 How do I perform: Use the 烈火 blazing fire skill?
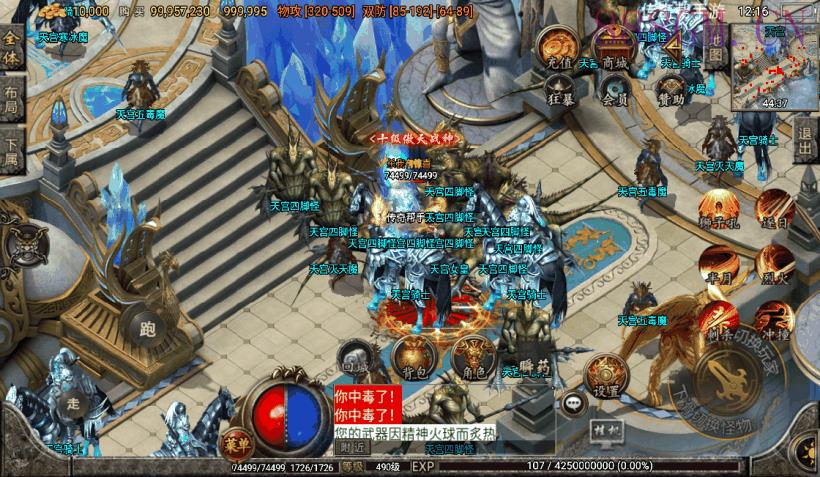pos(774,266)
